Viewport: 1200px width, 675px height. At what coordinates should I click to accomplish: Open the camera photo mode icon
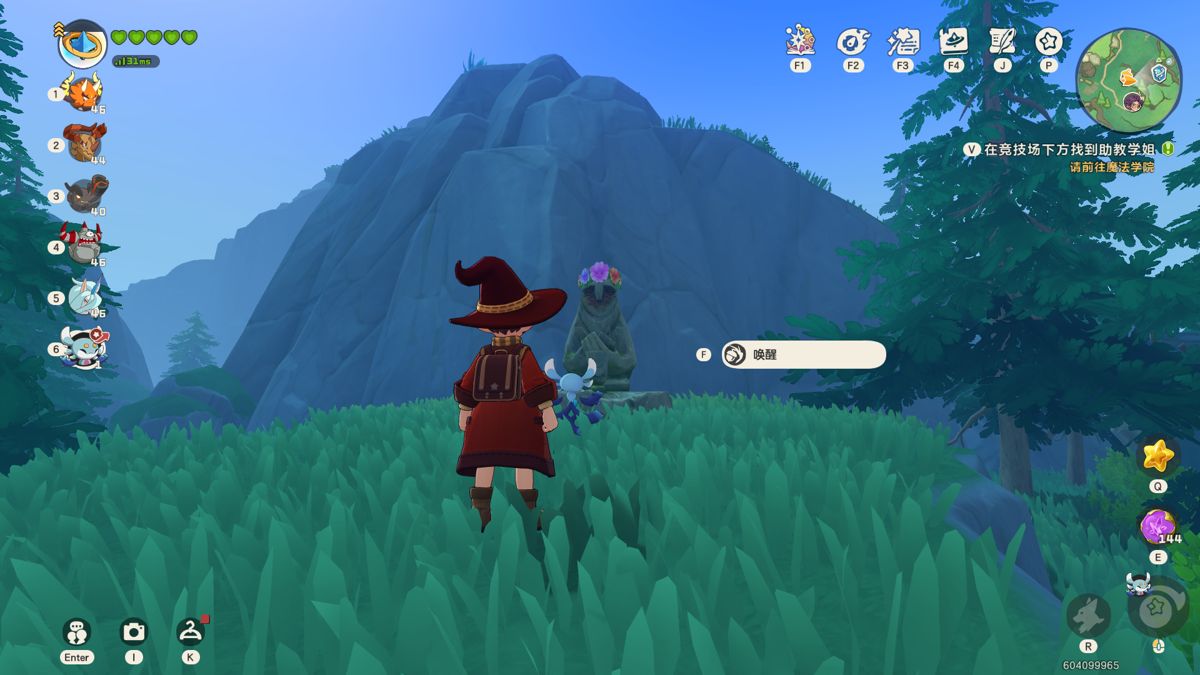[x=133, y=631]
